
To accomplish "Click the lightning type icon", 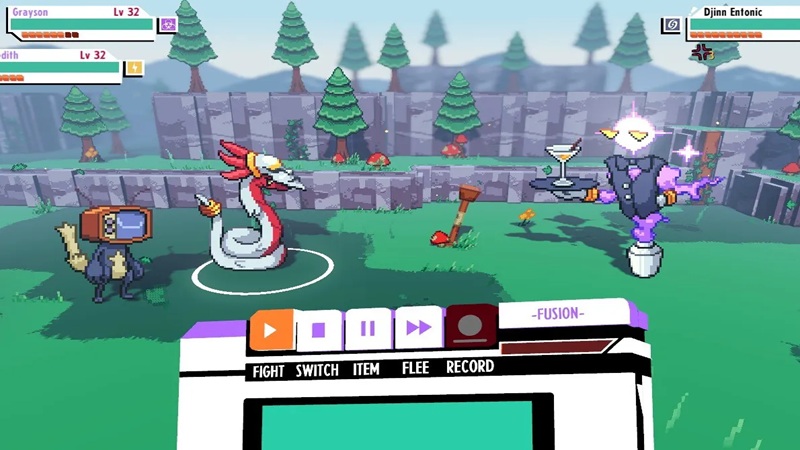I will 134,67.
